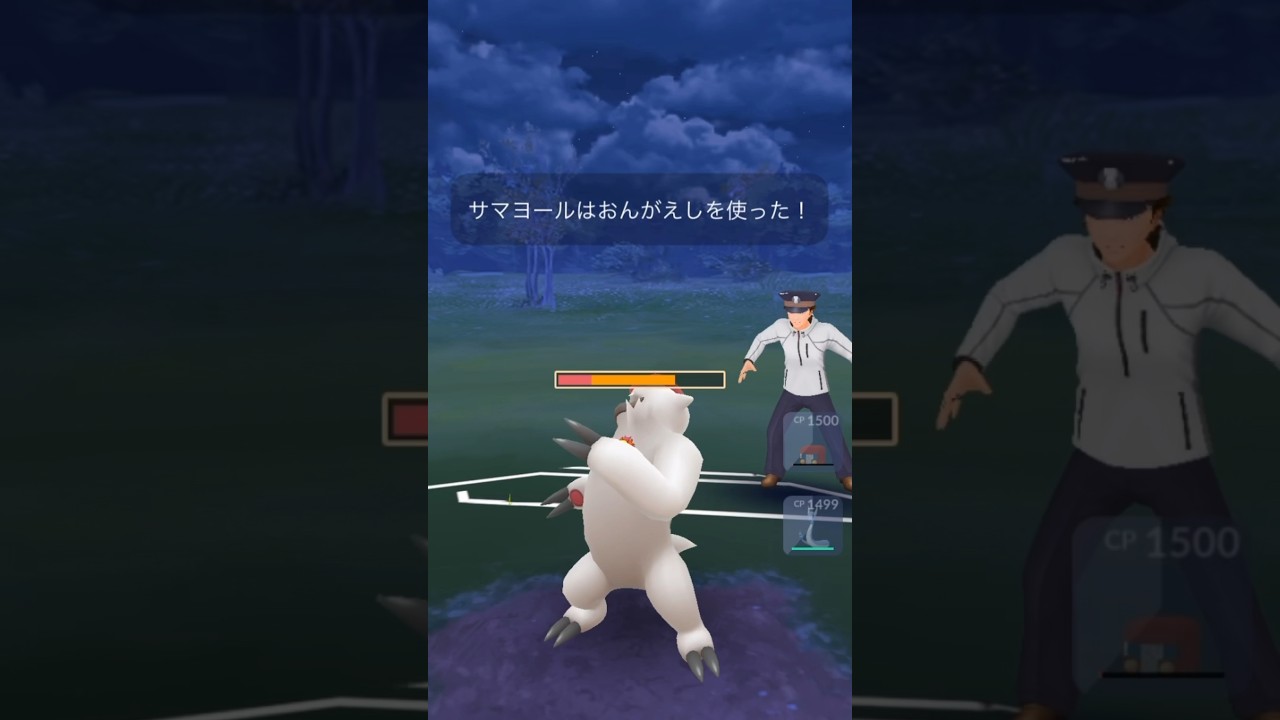Image resolution: width=1280 pixels, height=720 pixels.
Task: Tap the orange HP bar above the white Pokémon
Action: click(x=640, y=379)
